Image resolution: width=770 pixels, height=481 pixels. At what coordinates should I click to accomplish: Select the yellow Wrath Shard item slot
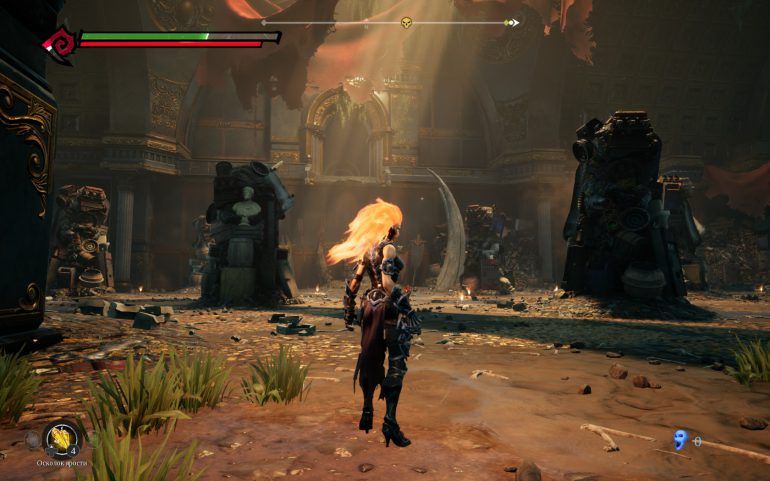60,435
